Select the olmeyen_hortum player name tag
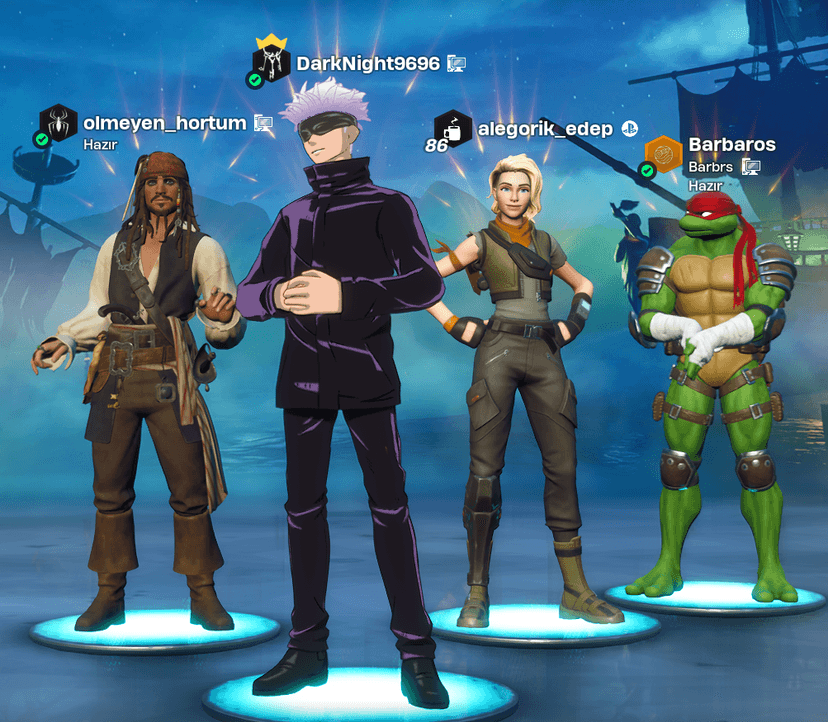This screenshot has width=828, height=722. [165, 123]
